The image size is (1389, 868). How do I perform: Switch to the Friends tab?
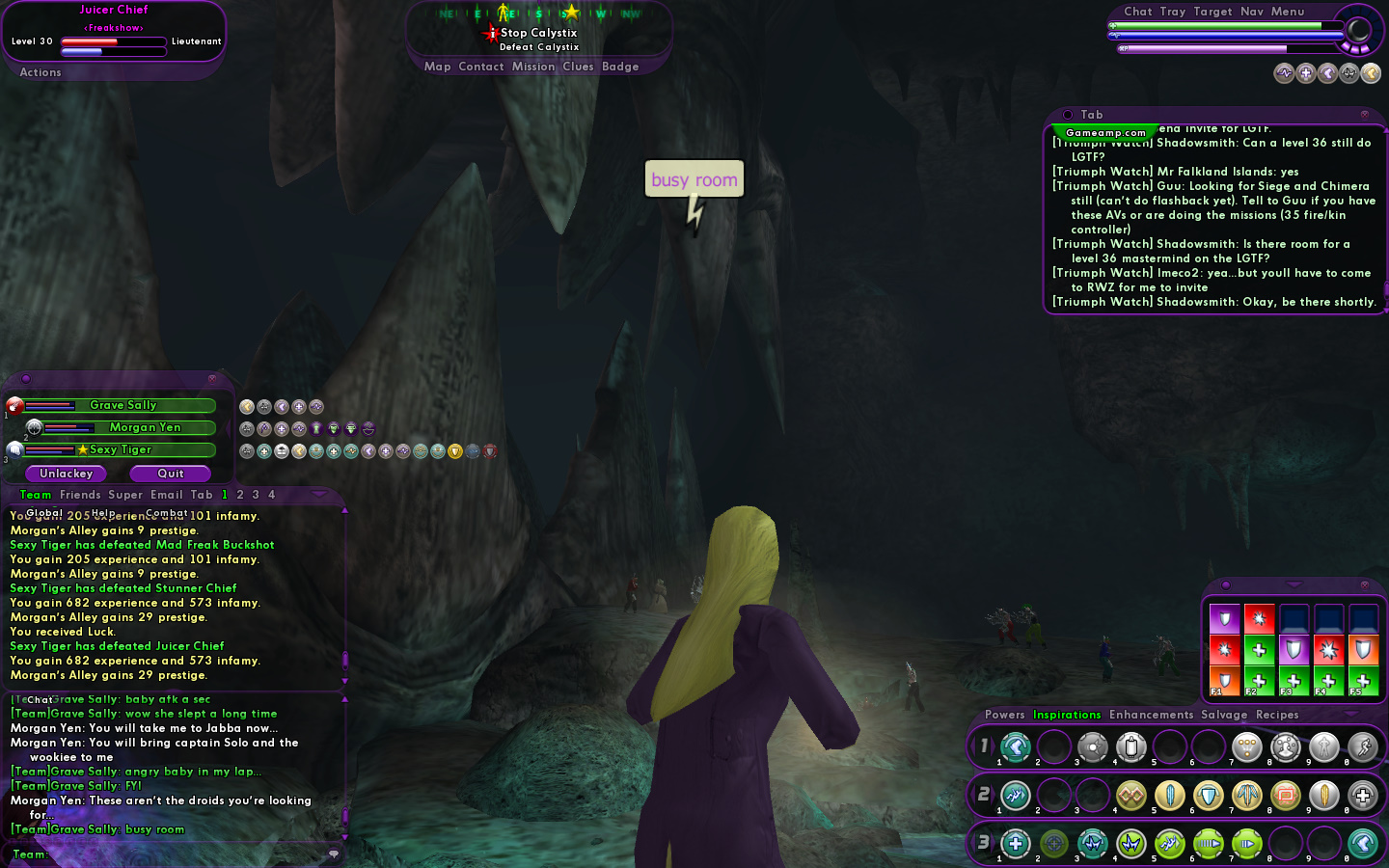coord(80,495)
